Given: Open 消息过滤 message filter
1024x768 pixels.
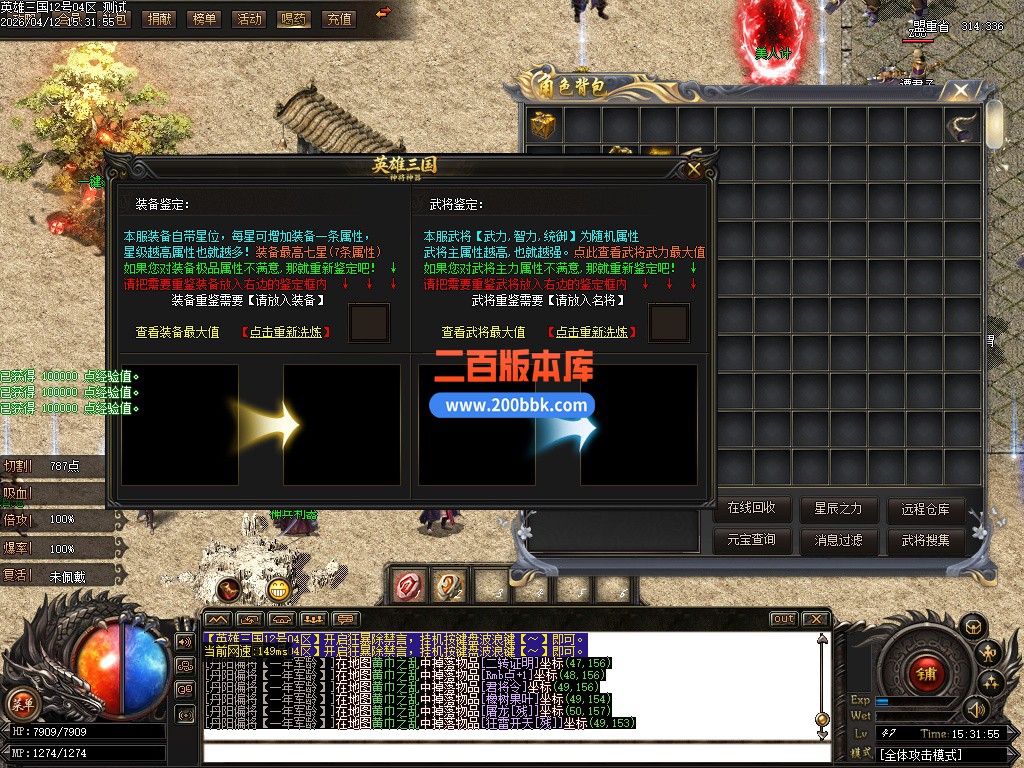Looking at the screenshot, I should [x=838, y=540].
